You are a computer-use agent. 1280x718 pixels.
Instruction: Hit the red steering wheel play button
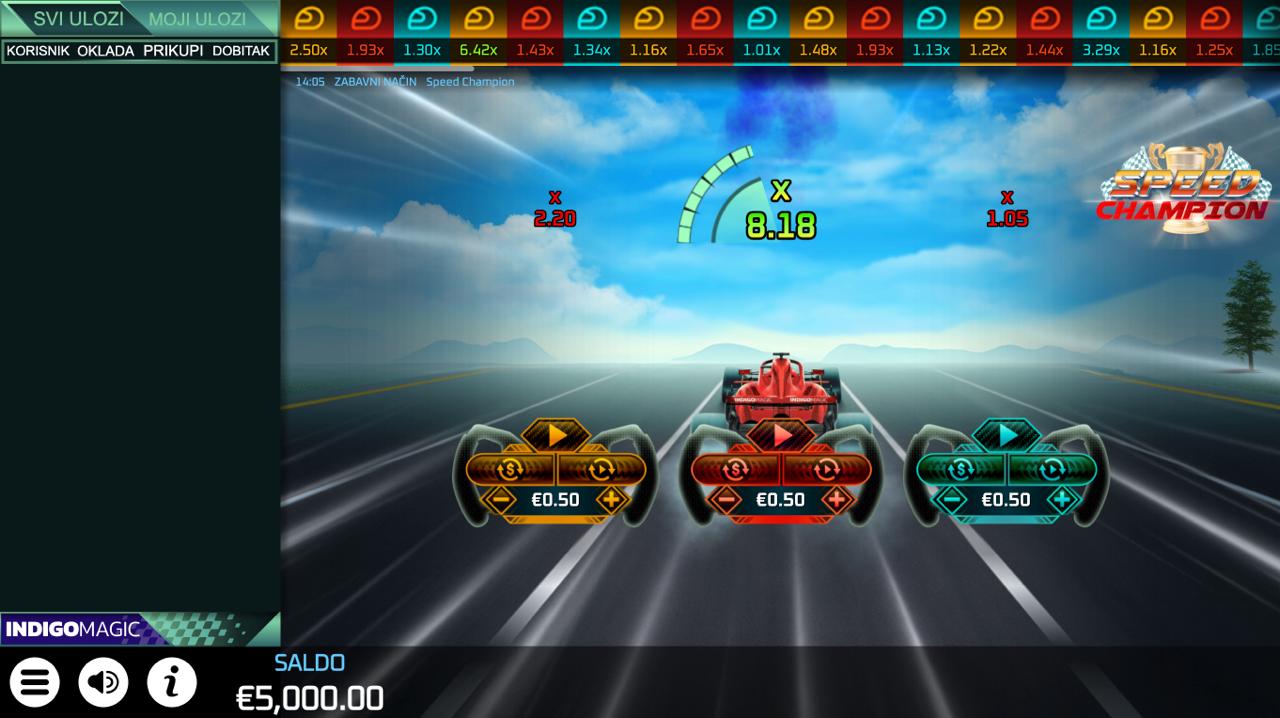pyautogui.click(x=782, y=435)
